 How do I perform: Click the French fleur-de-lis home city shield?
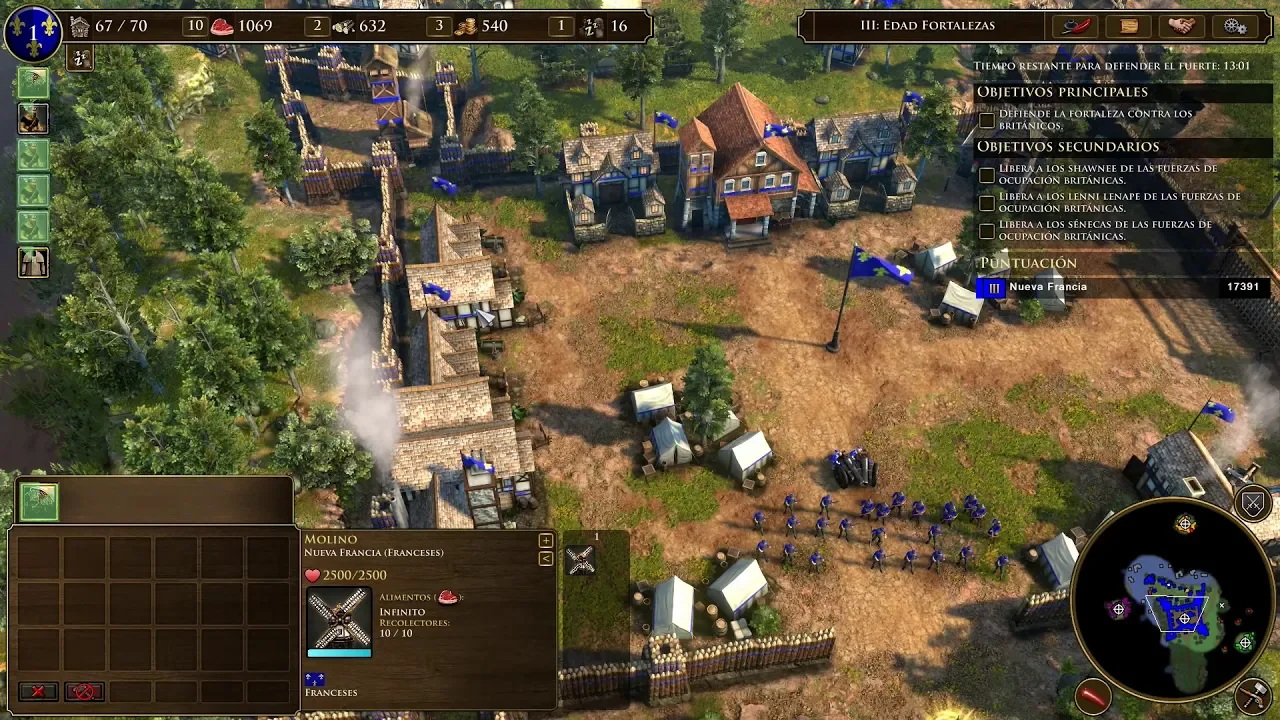tap(32, 33)
